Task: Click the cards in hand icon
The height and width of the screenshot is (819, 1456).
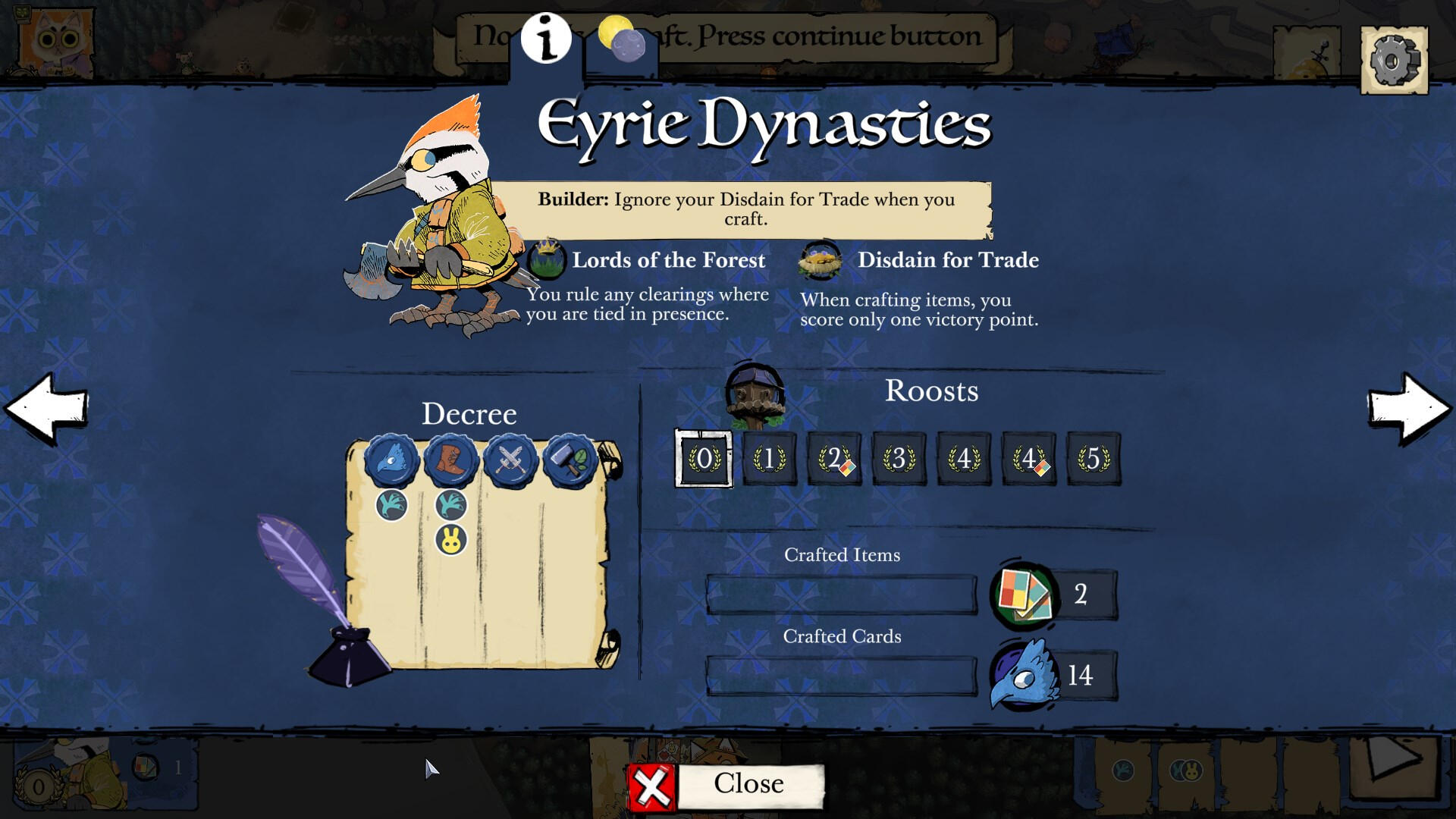Action: point(1025,595)
